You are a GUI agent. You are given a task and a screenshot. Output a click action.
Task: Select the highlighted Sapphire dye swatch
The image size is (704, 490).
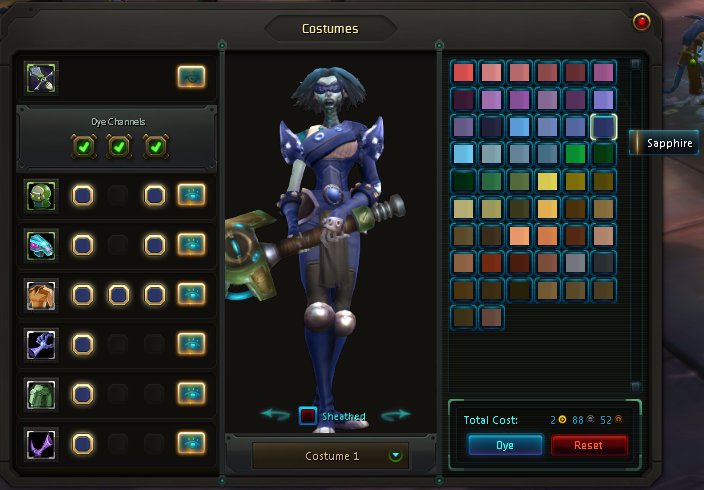coord(603,126)
